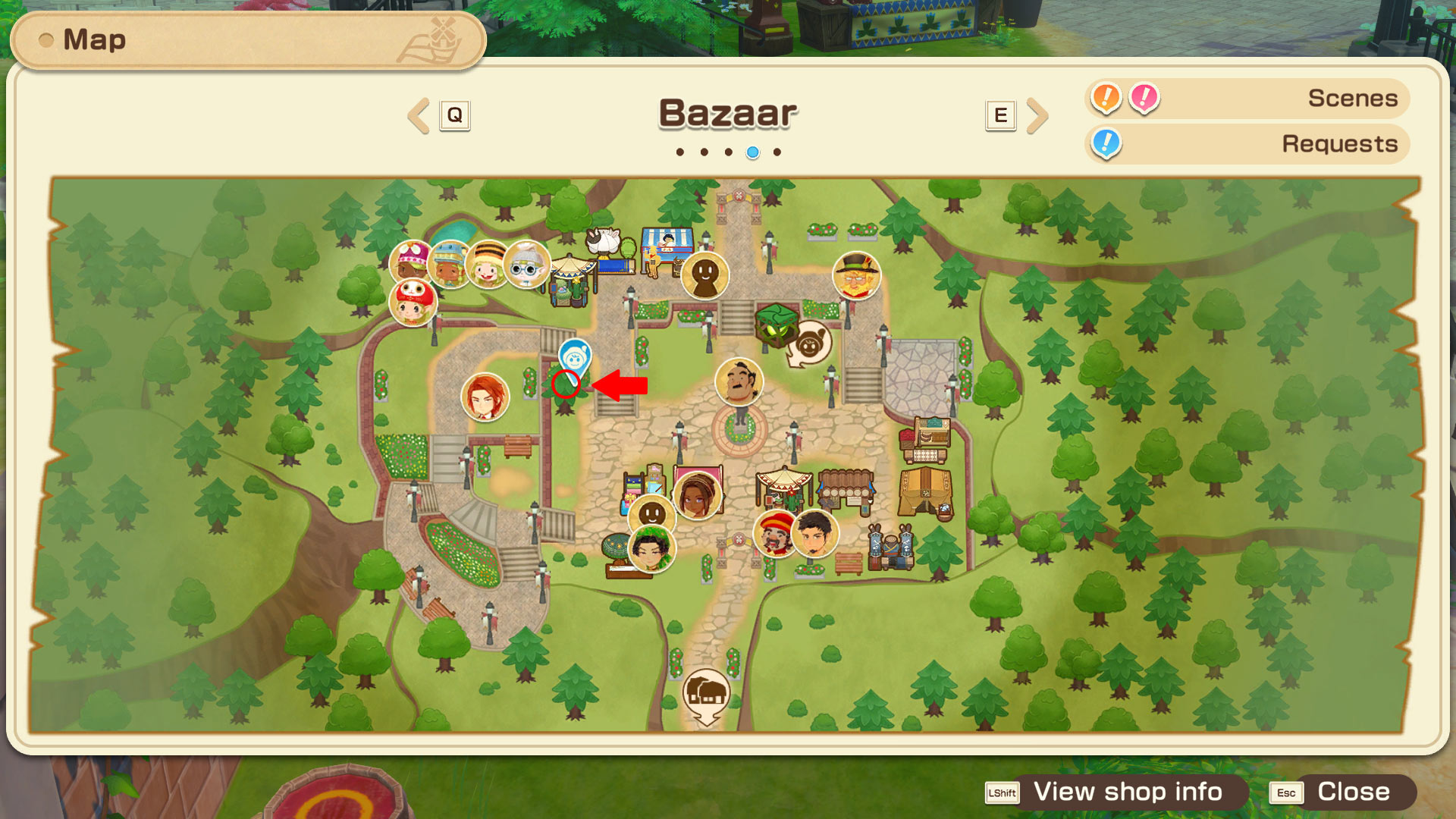The width and height of the screenshot is (1456, 819).
Task: Close the map screen
Action: click(x=1340, y=792)
